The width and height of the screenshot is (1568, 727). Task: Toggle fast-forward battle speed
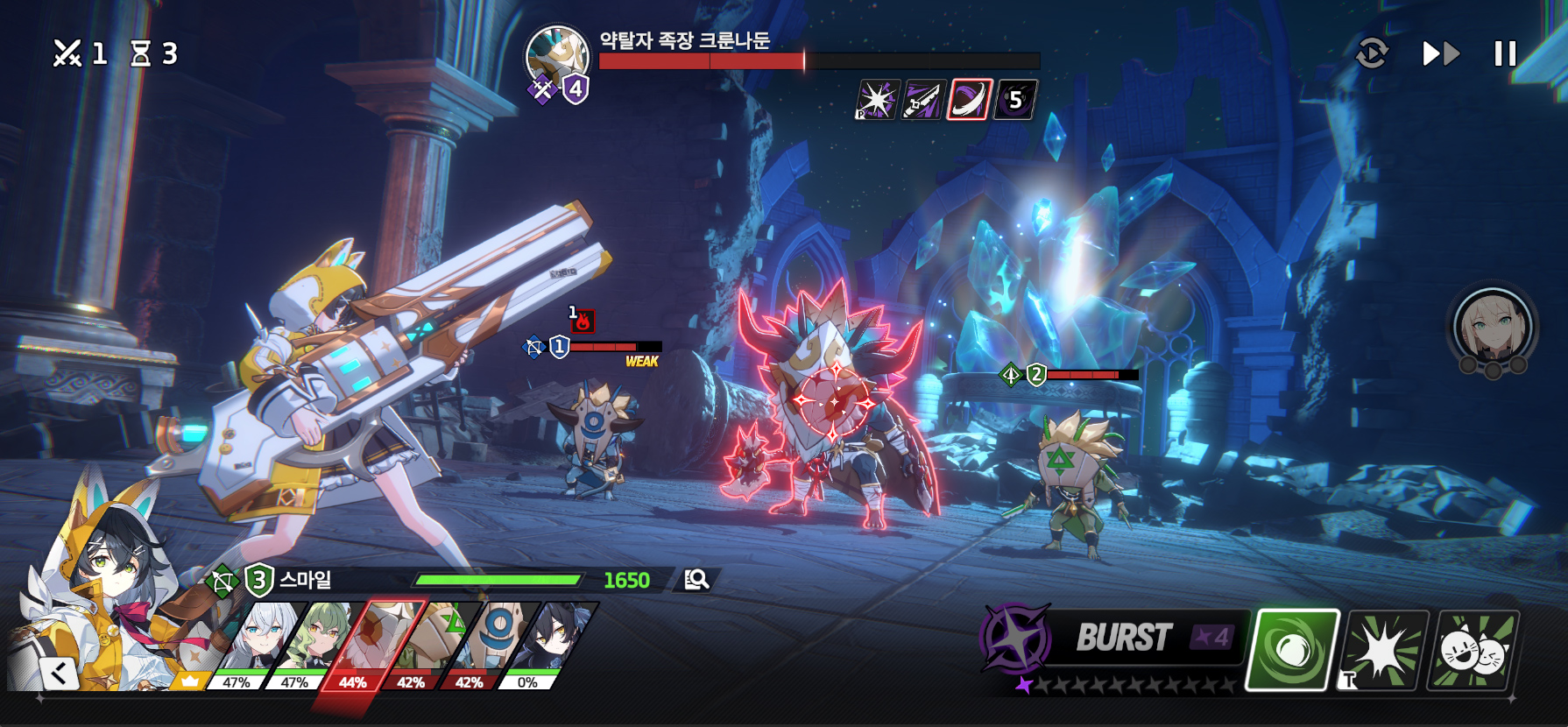point(1441,54)
